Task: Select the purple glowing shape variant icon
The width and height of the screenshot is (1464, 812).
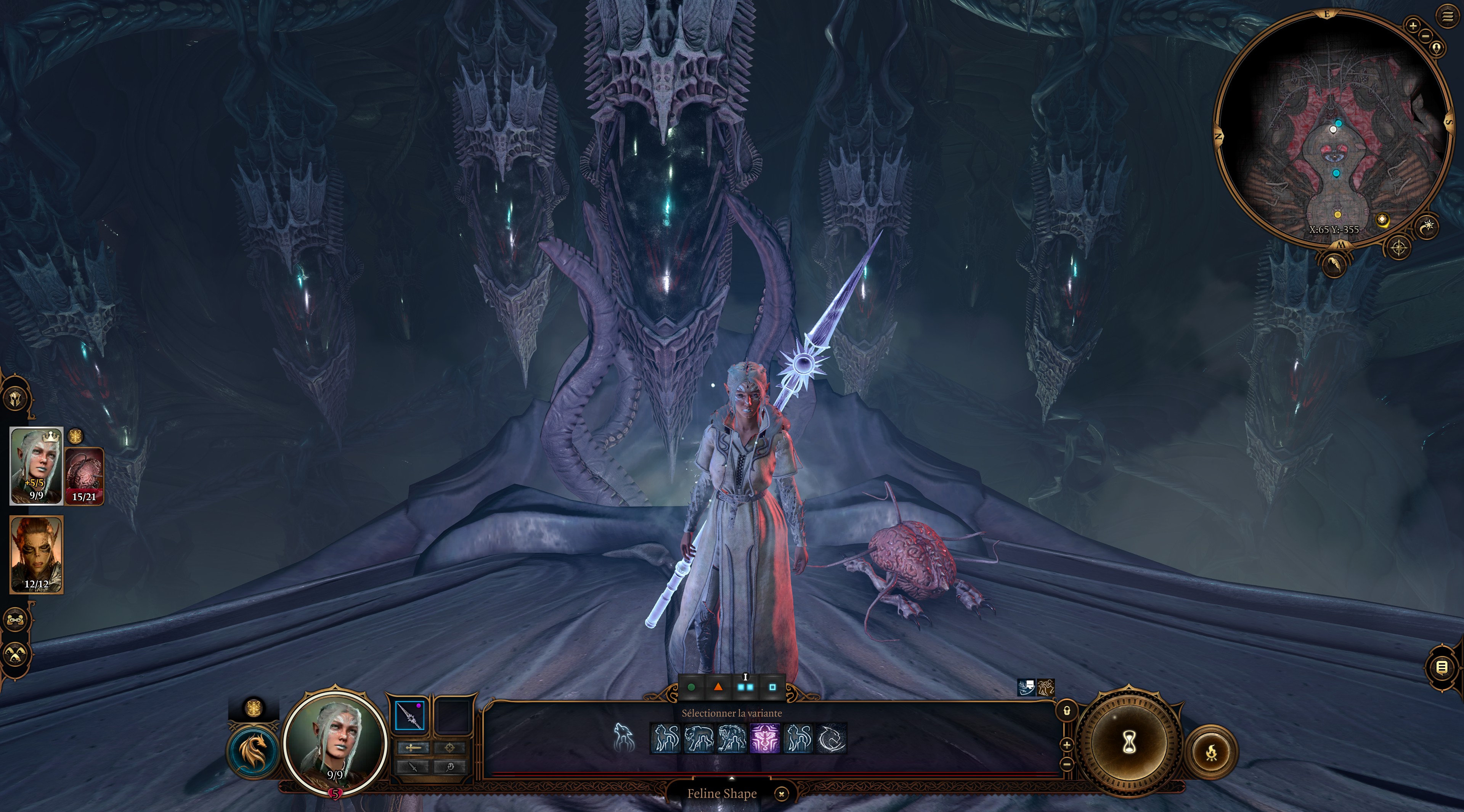Action: [765, 738]
